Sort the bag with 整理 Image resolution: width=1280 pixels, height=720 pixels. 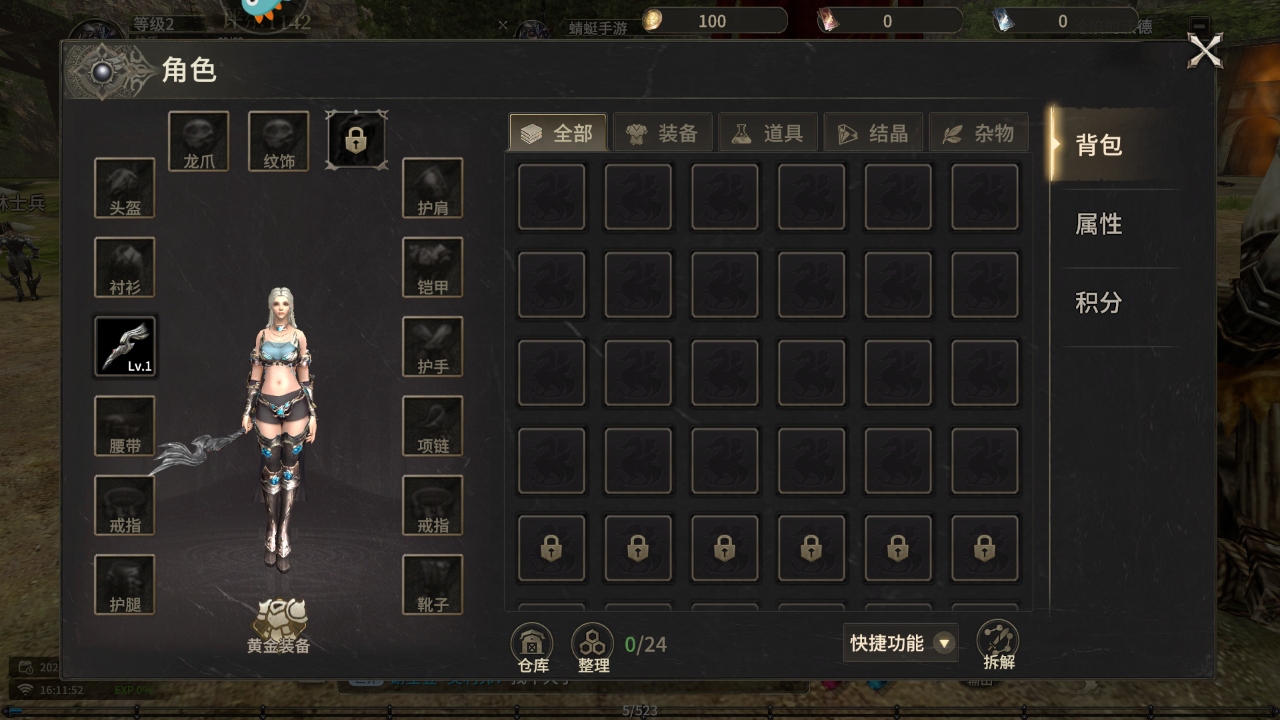click(x=593, y=647)
